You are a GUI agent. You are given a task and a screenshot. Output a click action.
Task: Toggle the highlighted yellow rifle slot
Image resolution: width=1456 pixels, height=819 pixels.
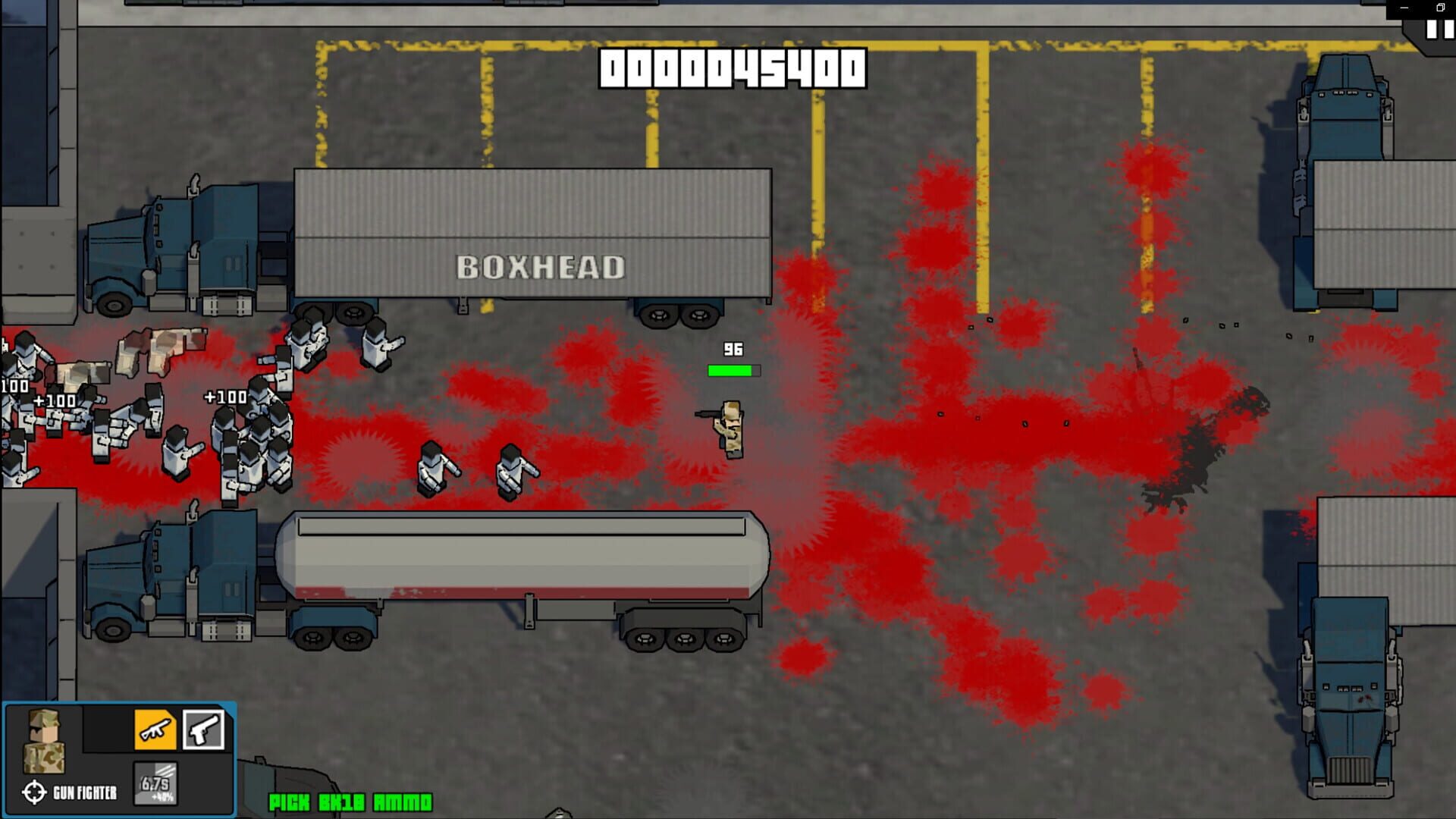click(x=155, y=730)
